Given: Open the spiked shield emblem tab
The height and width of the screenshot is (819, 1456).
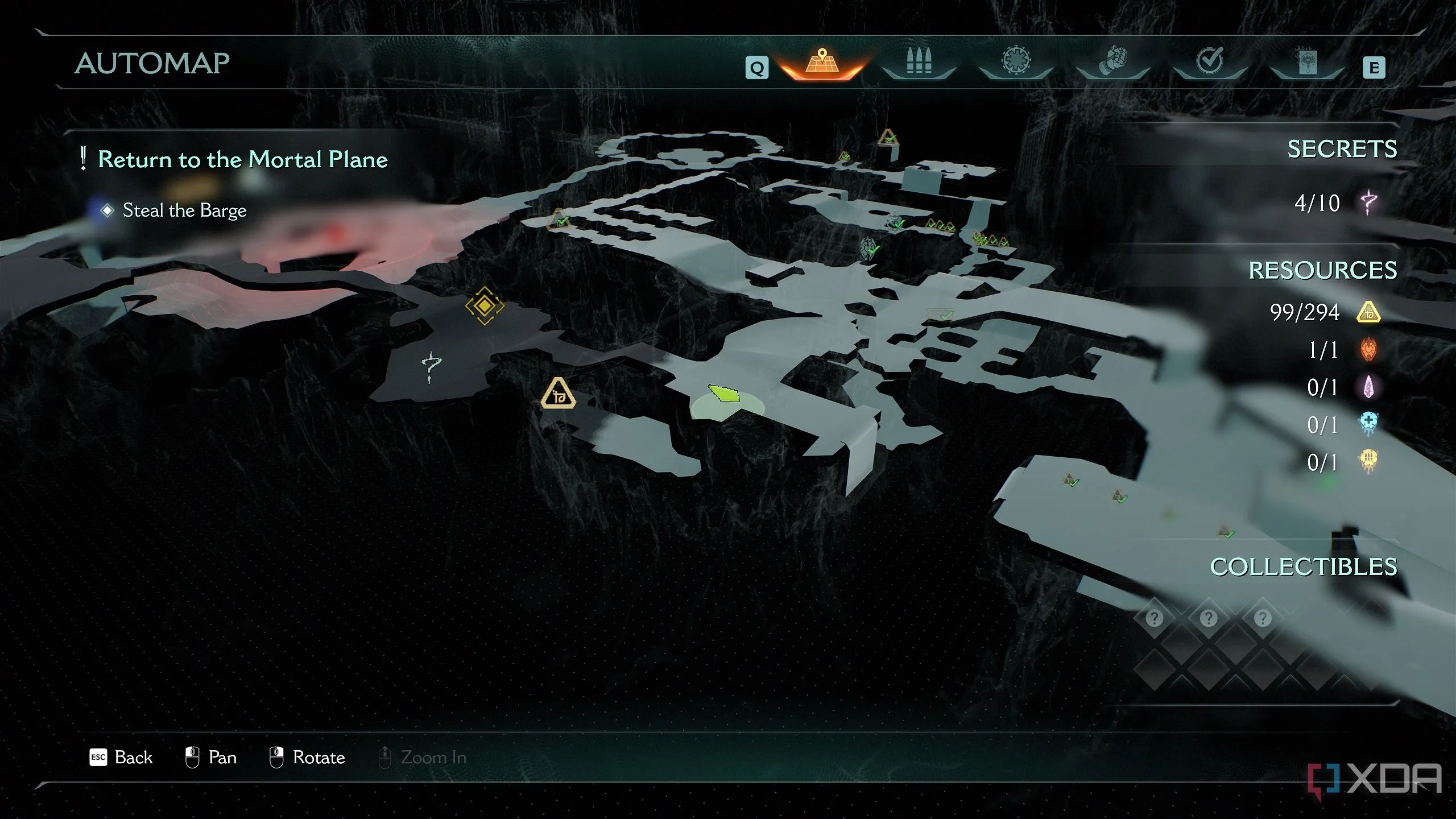Looking at the screenshot, I should click(x=1016, y=61).
